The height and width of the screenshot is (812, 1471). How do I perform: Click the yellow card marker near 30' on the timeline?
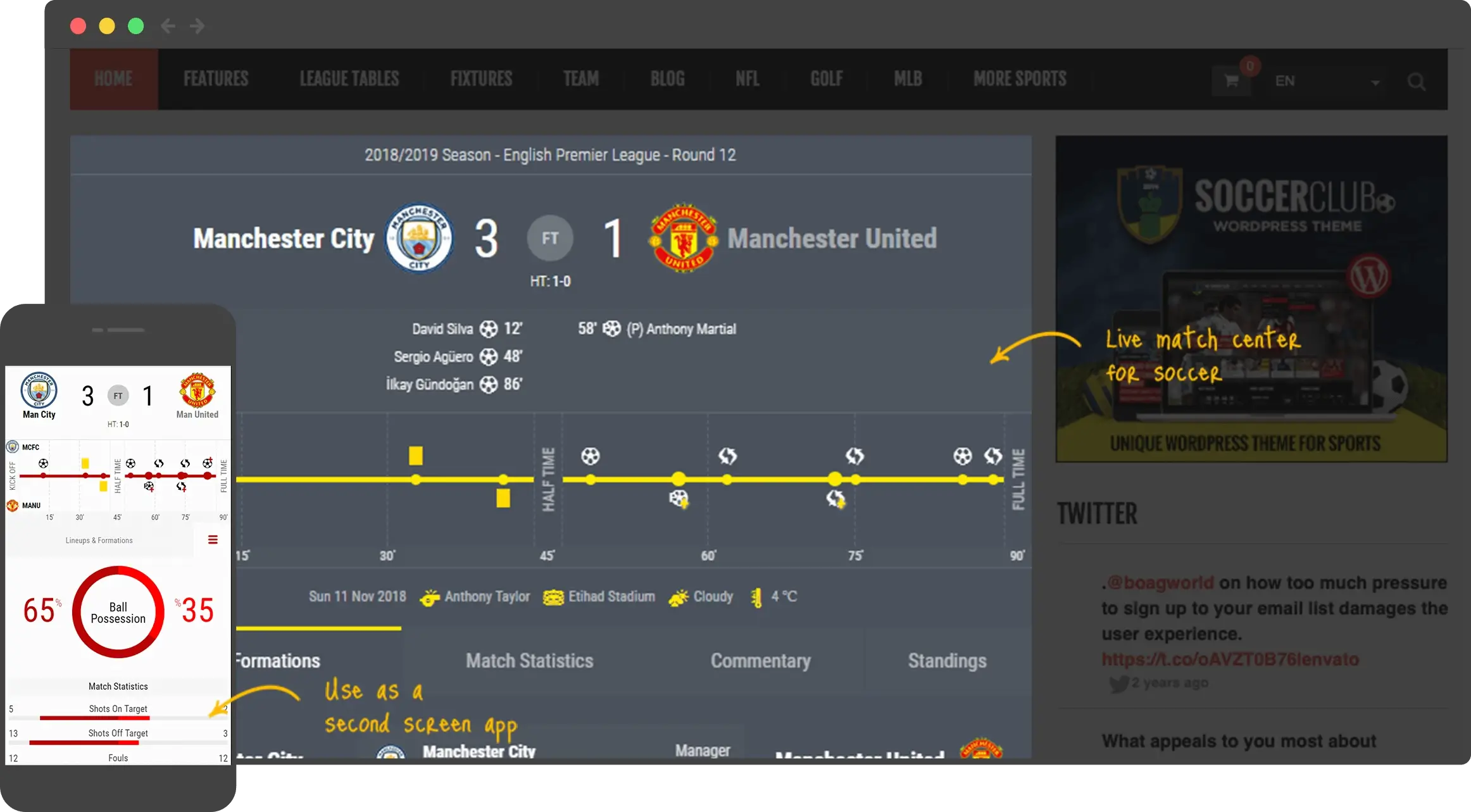pyautogui.click(x=416, y=454)
